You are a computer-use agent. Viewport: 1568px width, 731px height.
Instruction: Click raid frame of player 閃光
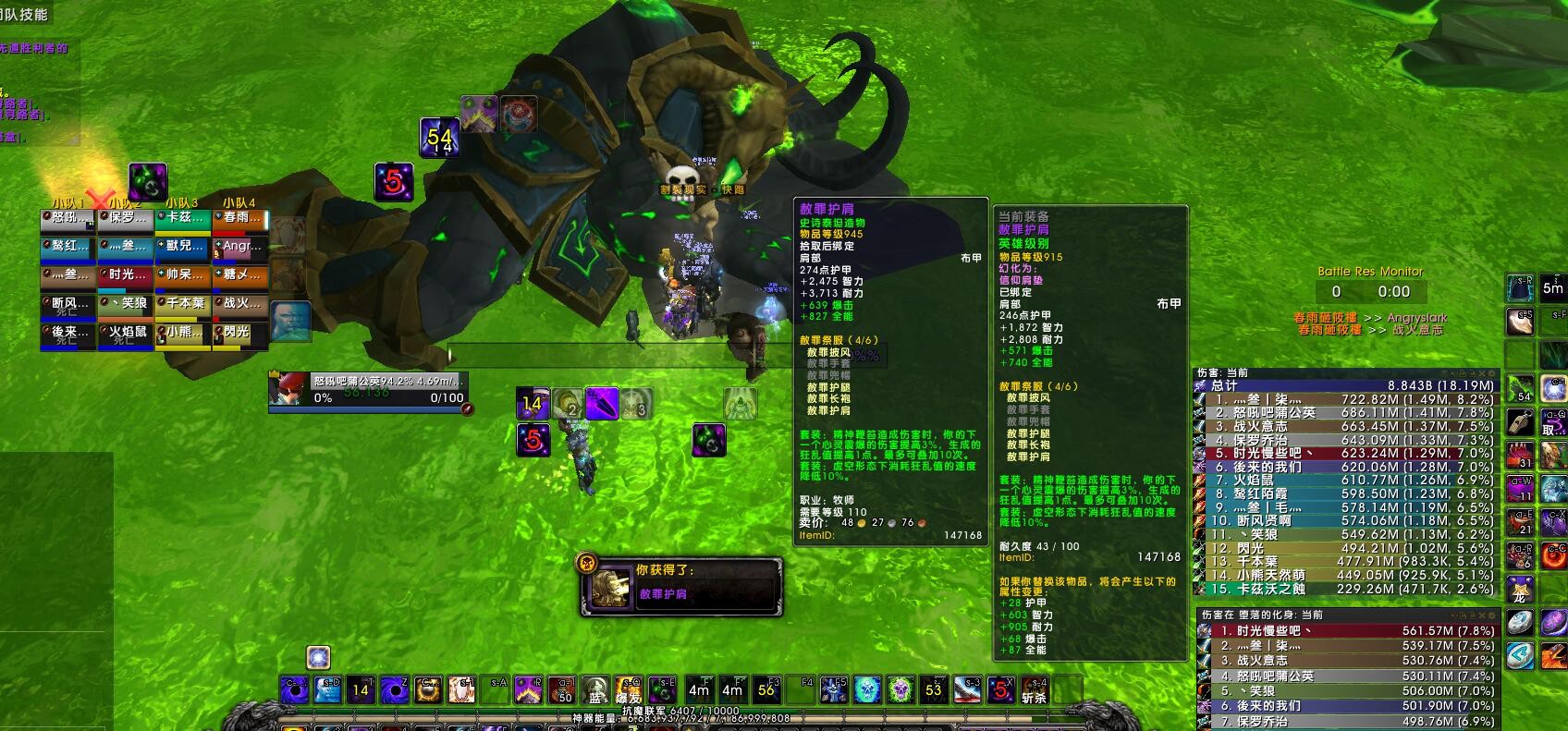tap(239, 332)
